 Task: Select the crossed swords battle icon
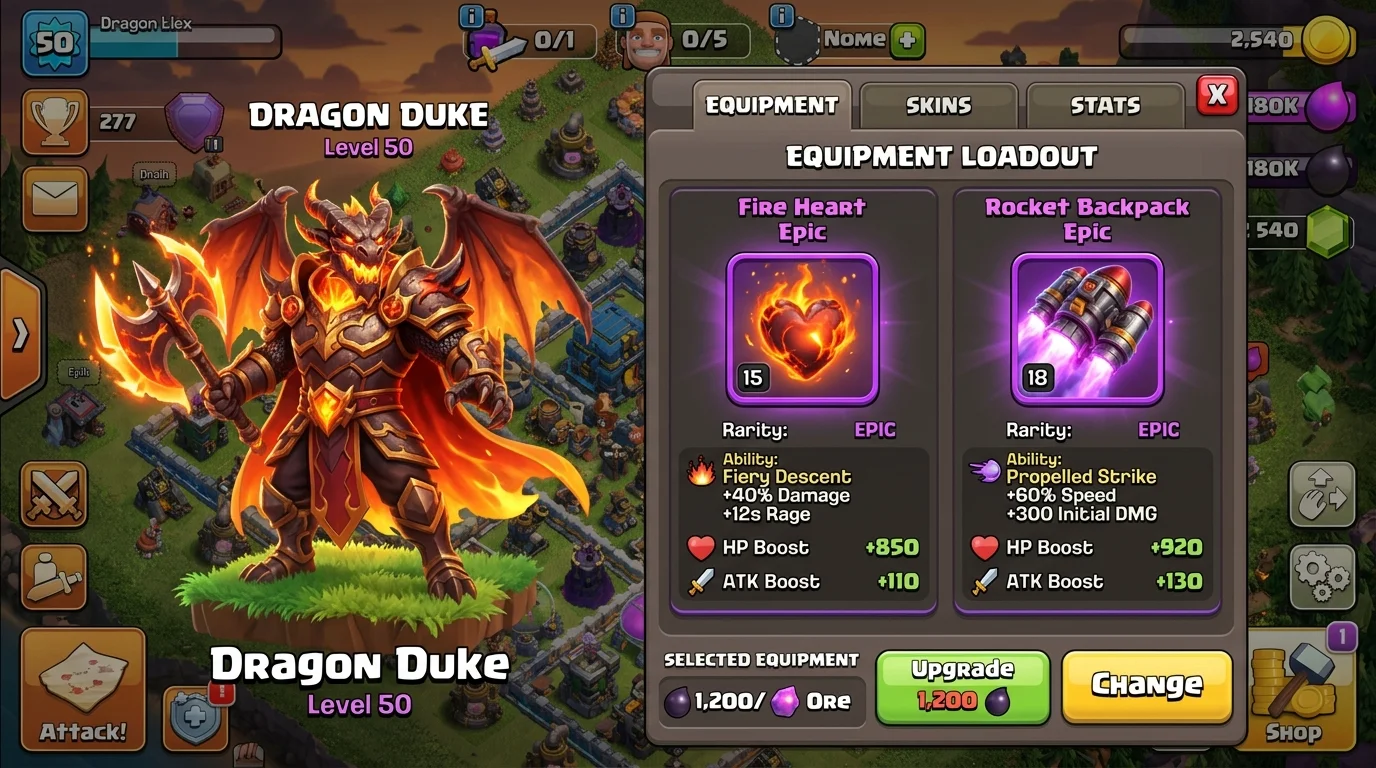55,494
